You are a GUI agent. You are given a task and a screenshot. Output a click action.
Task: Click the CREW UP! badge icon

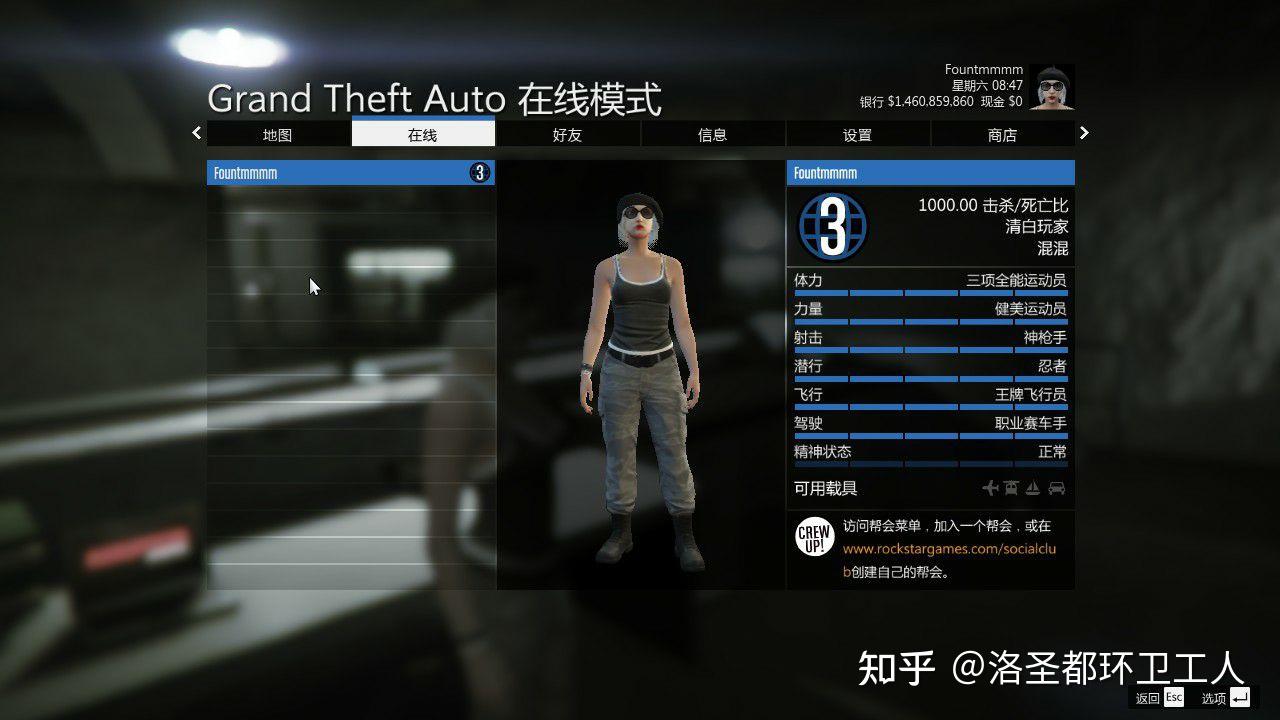click(814, 535)
